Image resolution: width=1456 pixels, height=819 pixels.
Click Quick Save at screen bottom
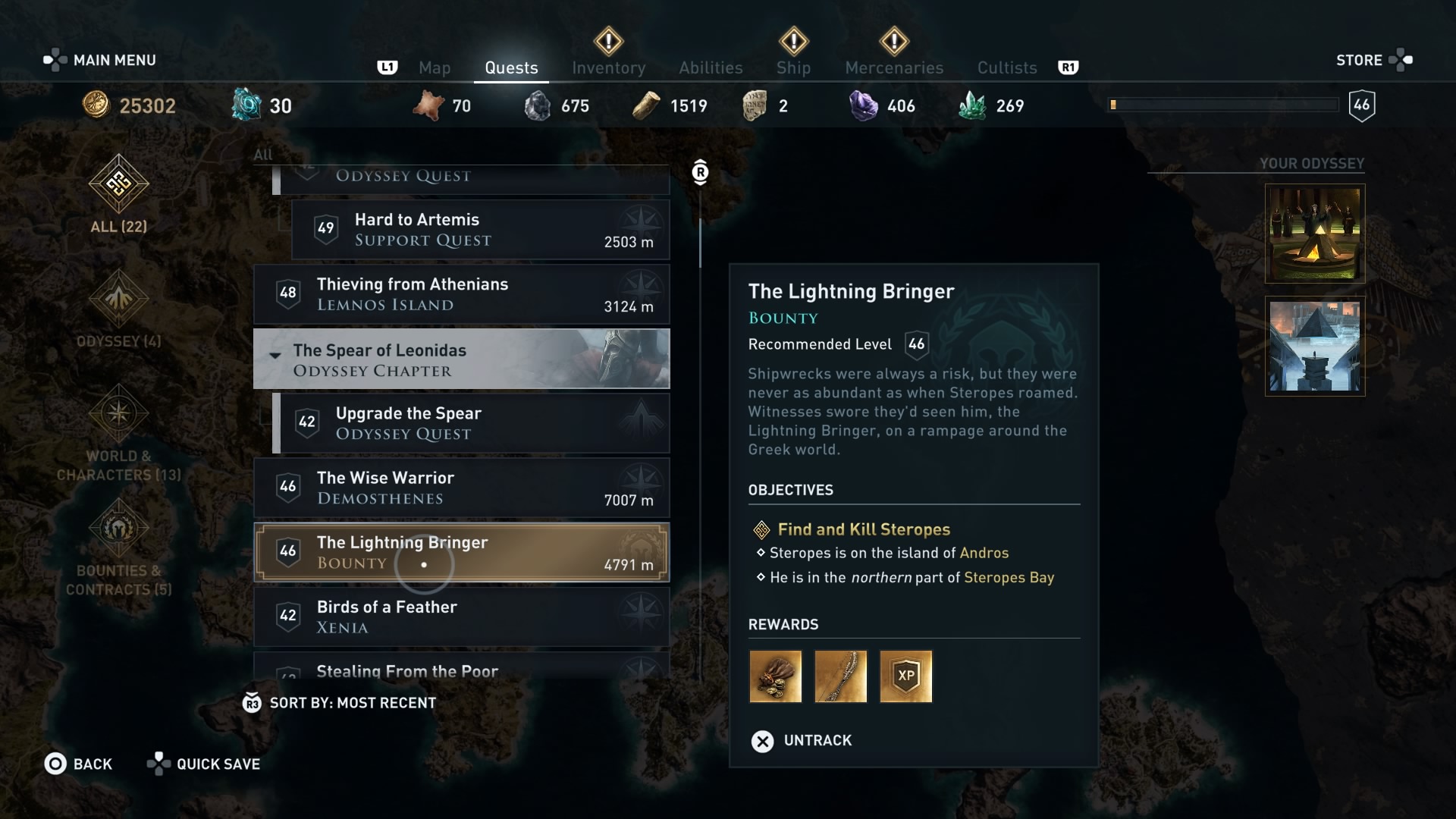pyautogui.click(x=203, y=764)
